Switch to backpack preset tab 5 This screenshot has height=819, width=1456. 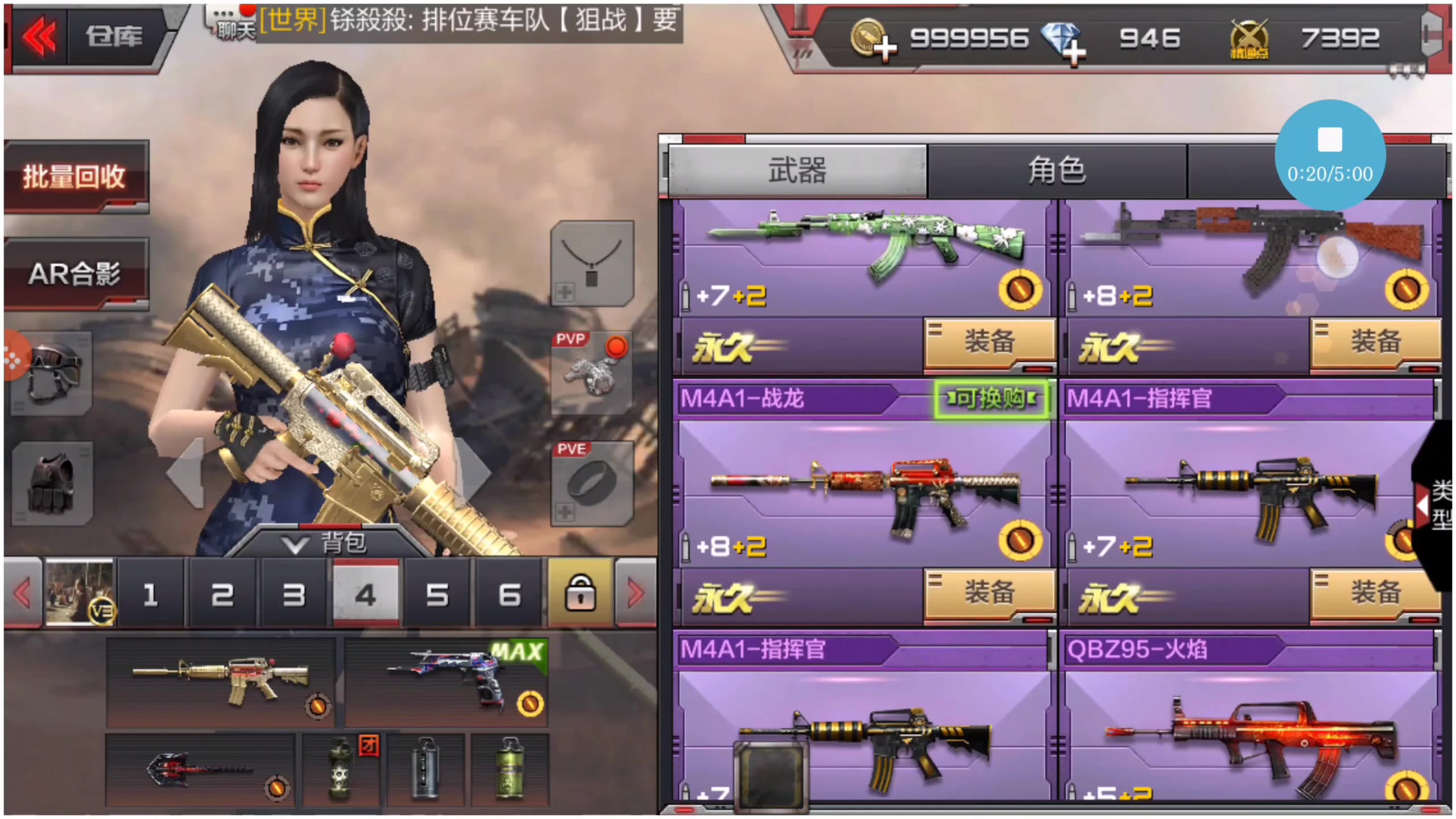[437, 593]
